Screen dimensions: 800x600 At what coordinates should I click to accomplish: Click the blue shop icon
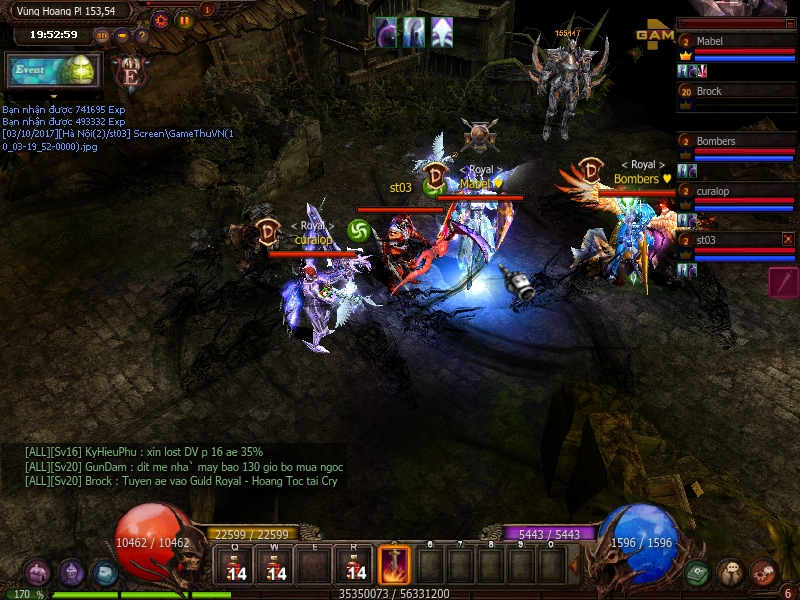click(x=104, y=573)
